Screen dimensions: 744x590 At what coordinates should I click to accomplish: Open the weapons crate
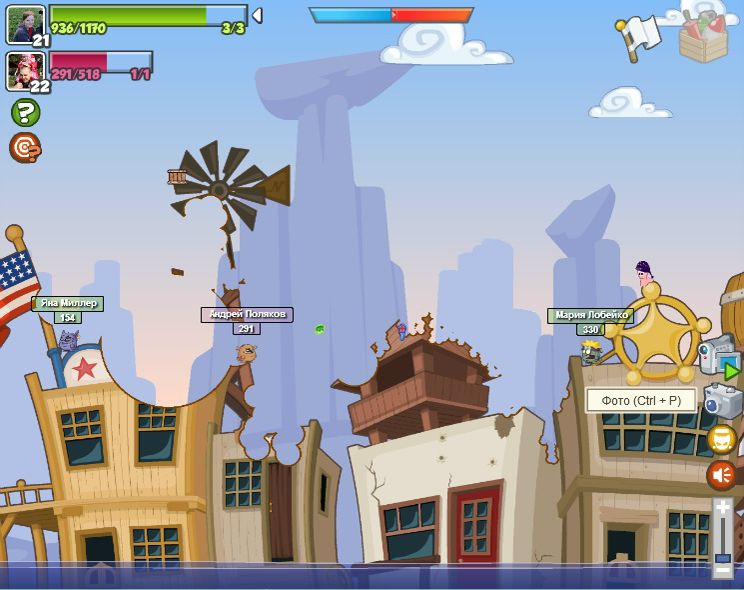[x=703, y=38]
